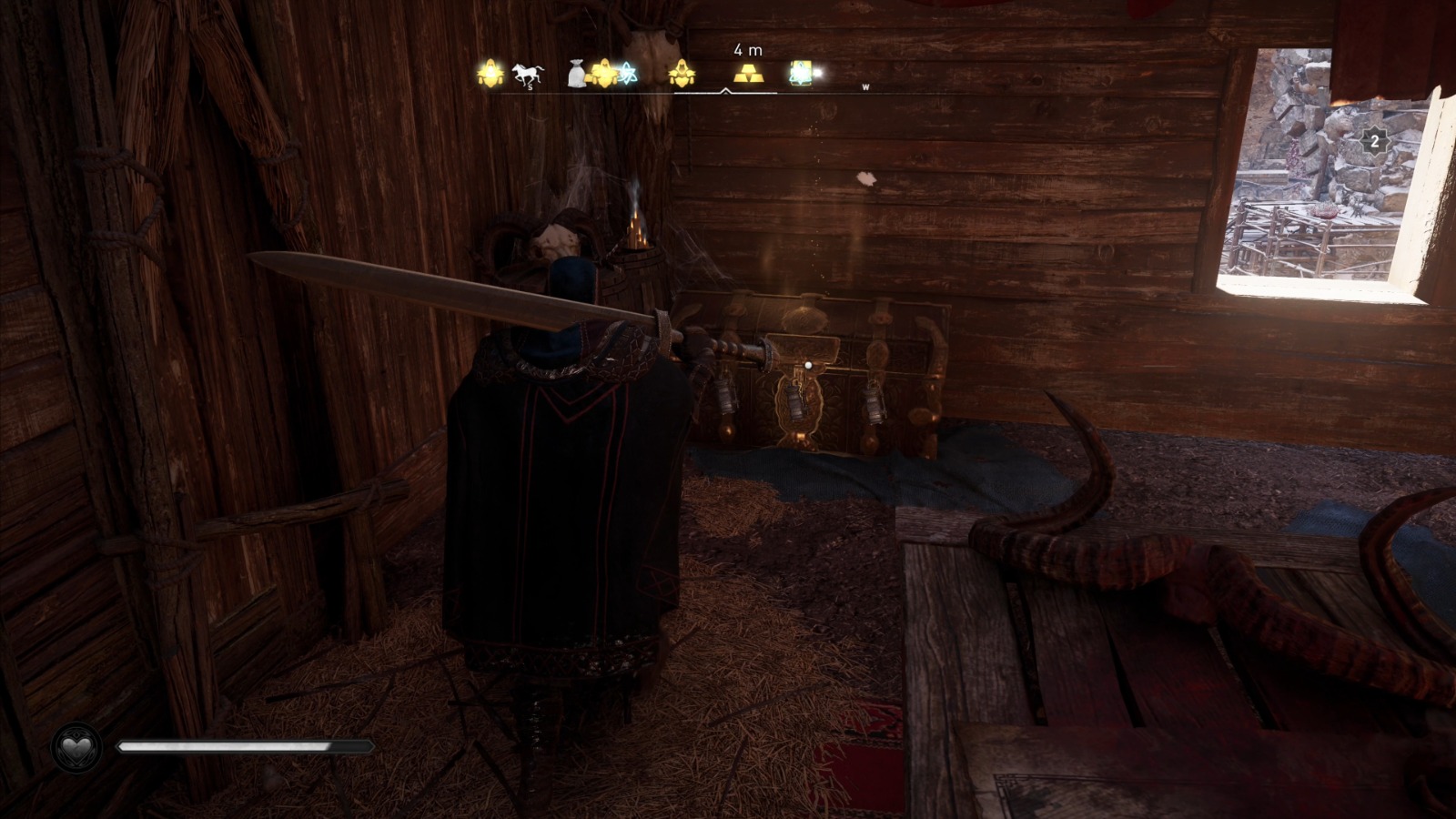Click the 4 m distance label above compass
This screenshot has width=1456, height=819.
pyautogui.click(x=747, y=50)
